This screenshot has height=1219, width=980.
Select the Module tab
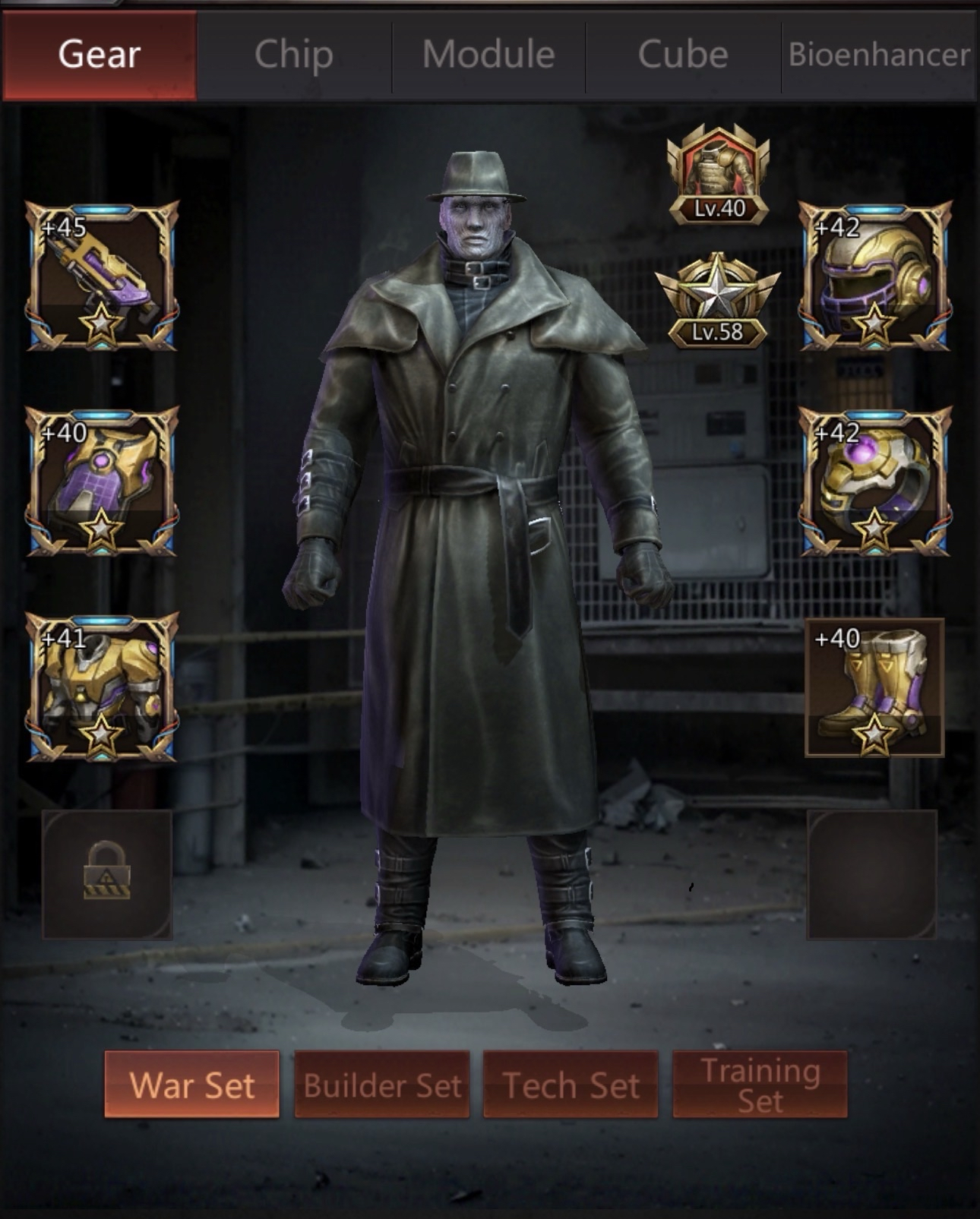pos(488,55)
